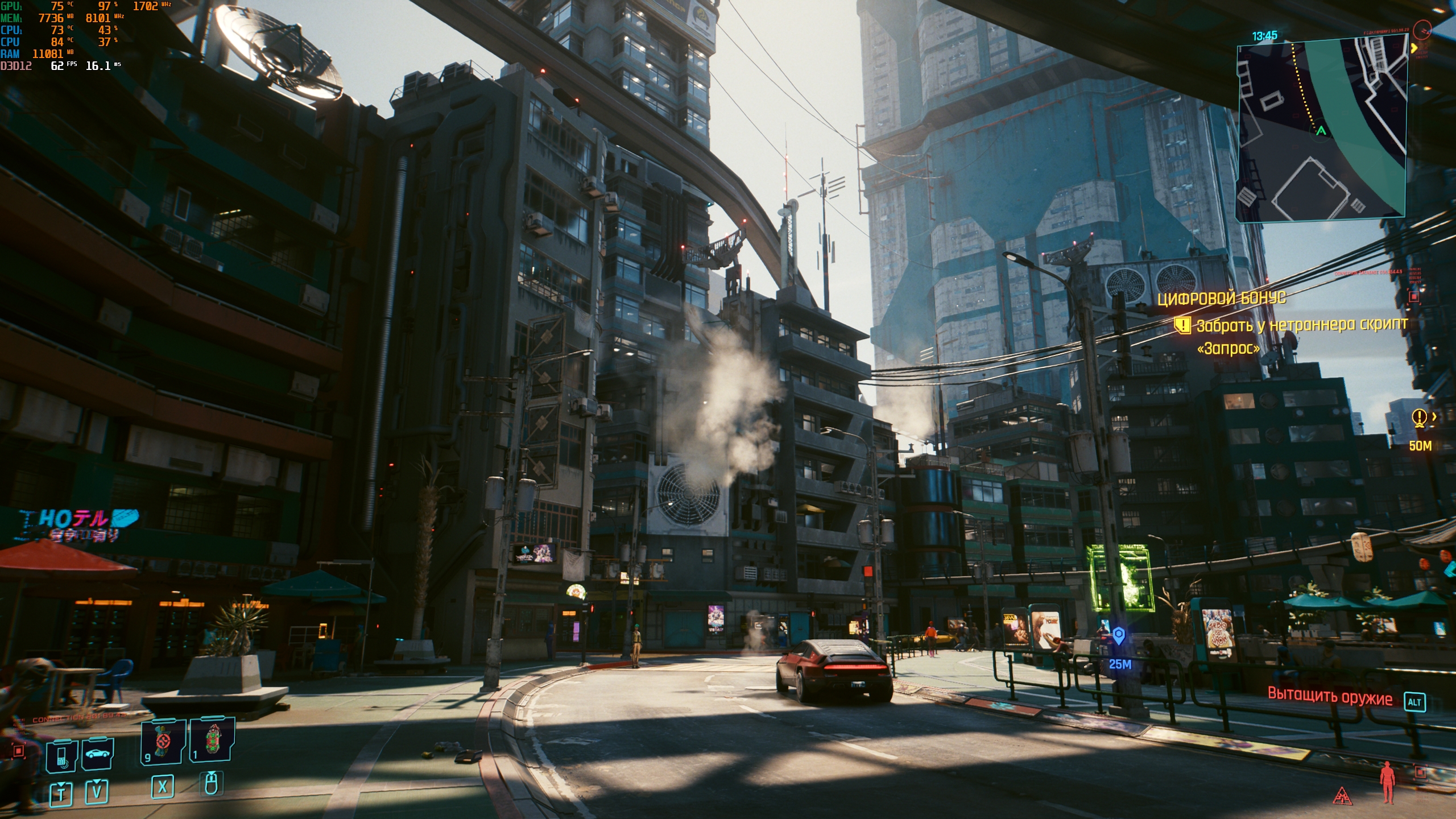Use the inhaler slot with count 9
Image resolution: width=1456 pixels, height=819 pixels.
163,741
